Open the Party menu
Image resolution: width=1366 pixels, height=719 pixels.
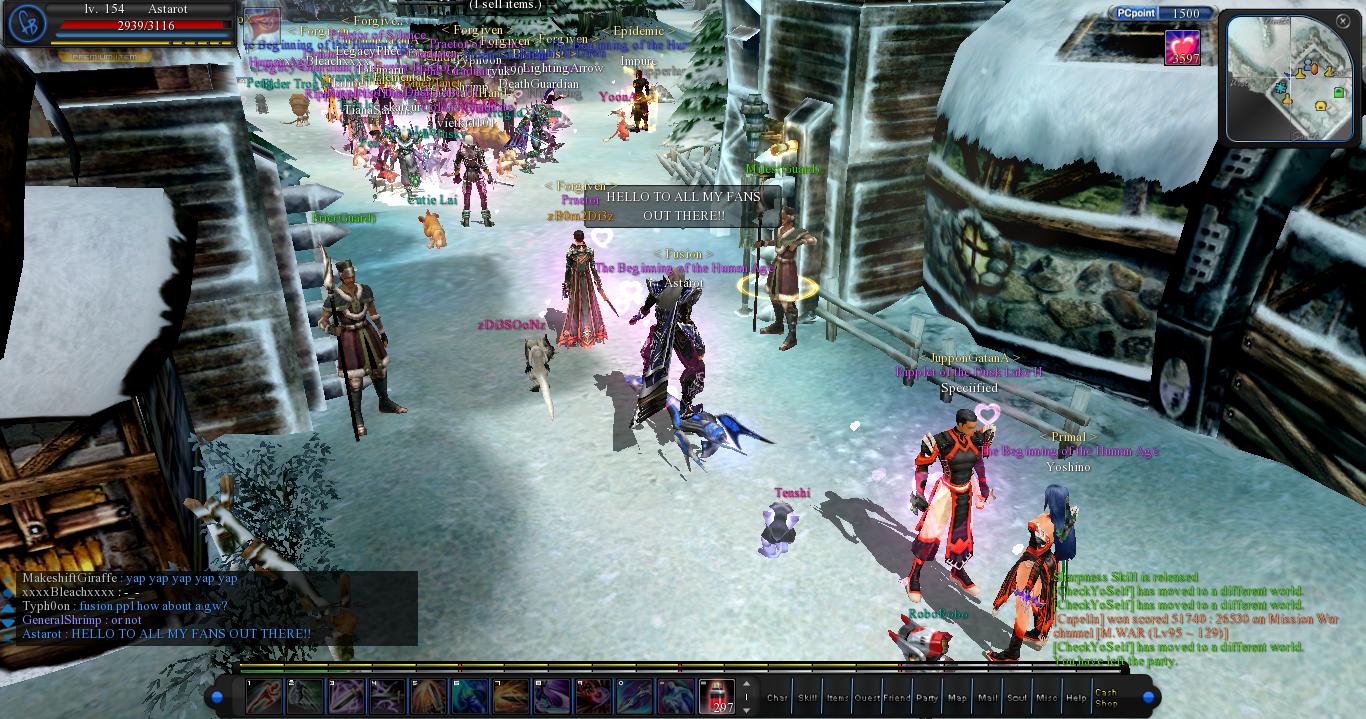click(x=927, y=697)
